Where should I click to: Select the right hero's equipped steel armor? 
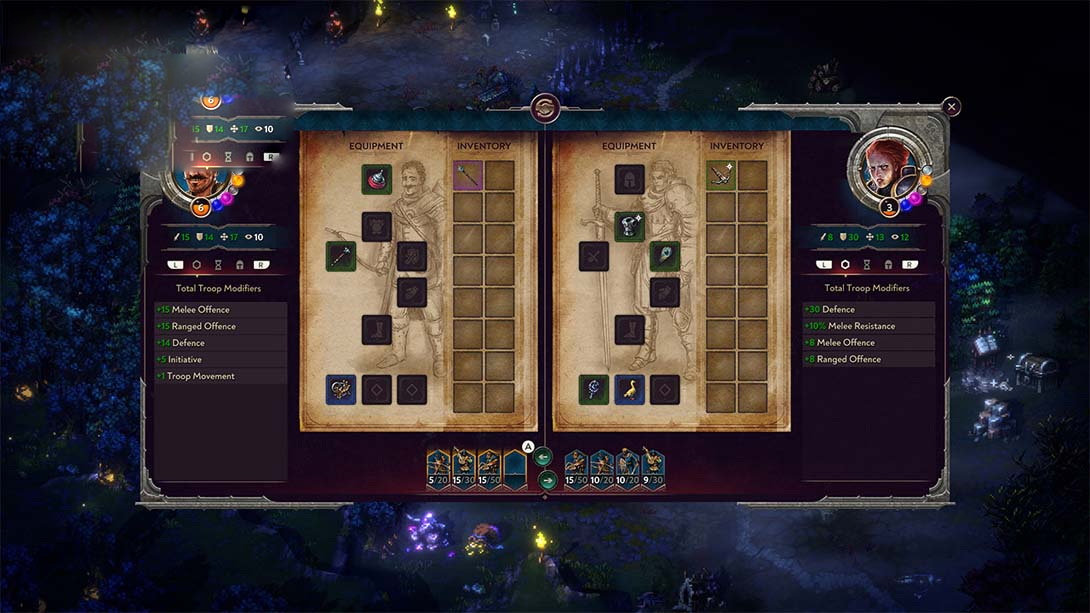629,226
